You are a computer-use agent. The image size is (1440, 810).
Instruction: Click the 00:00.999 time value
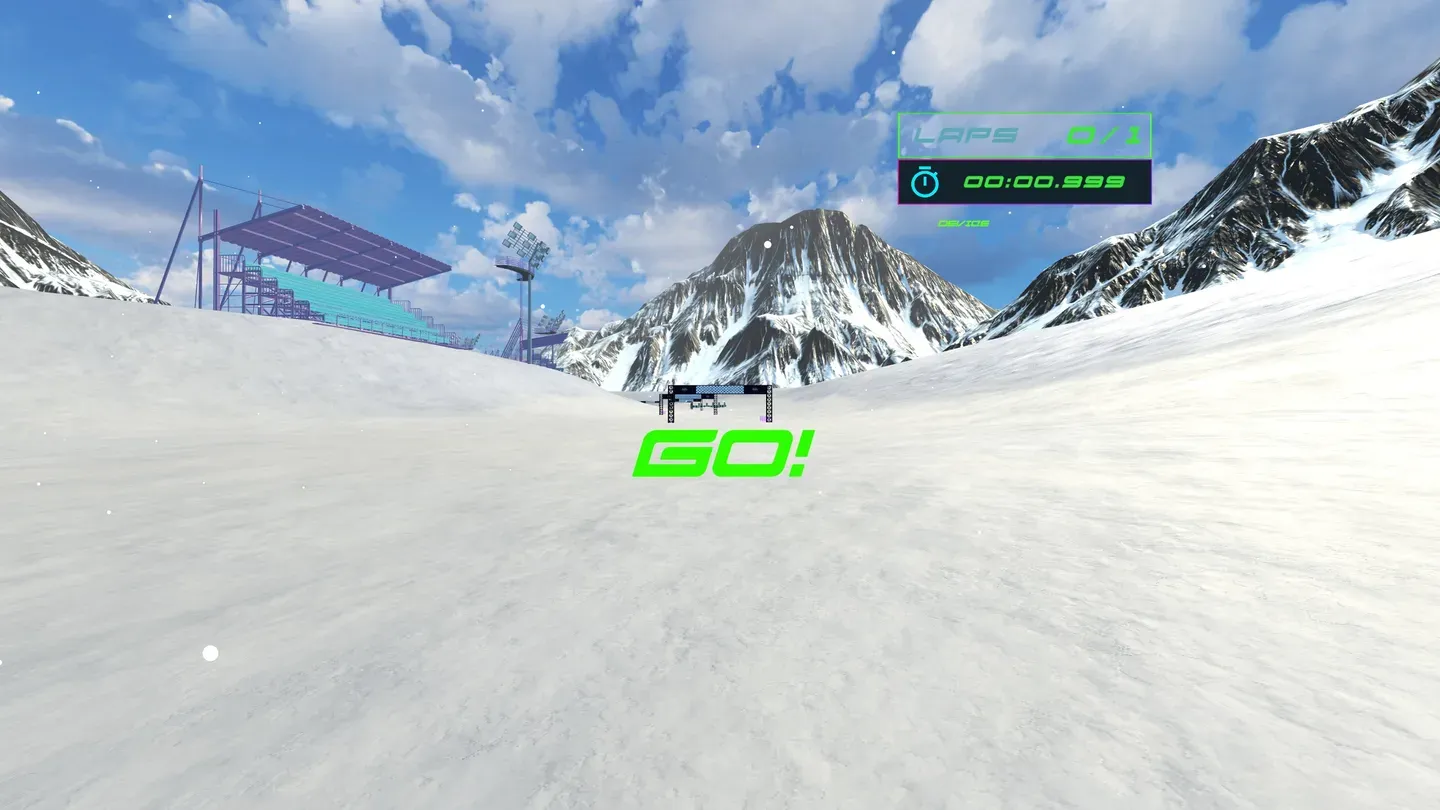click(1046, 183)
